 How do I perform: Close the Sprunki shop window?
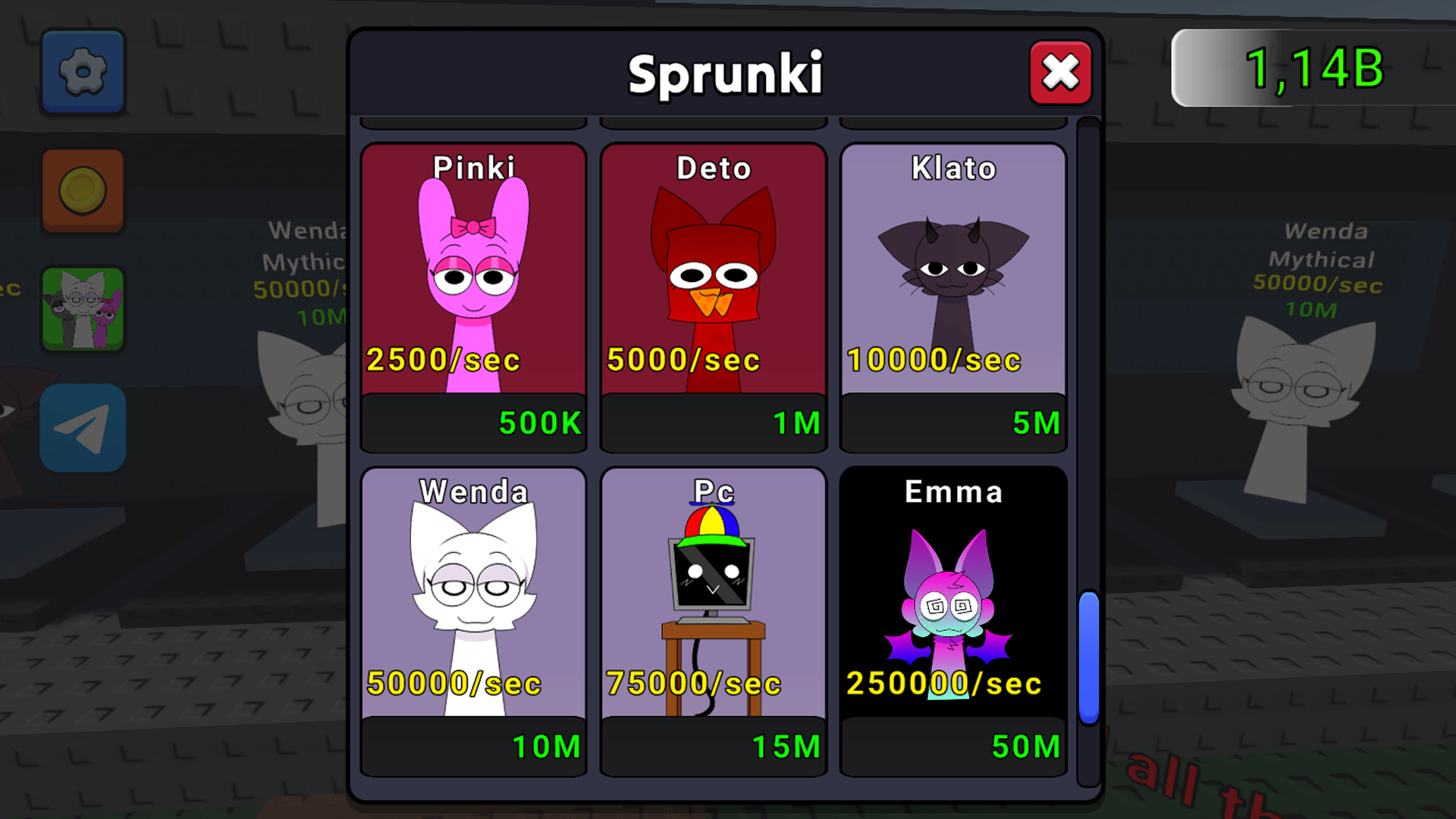click(1060, 74)
